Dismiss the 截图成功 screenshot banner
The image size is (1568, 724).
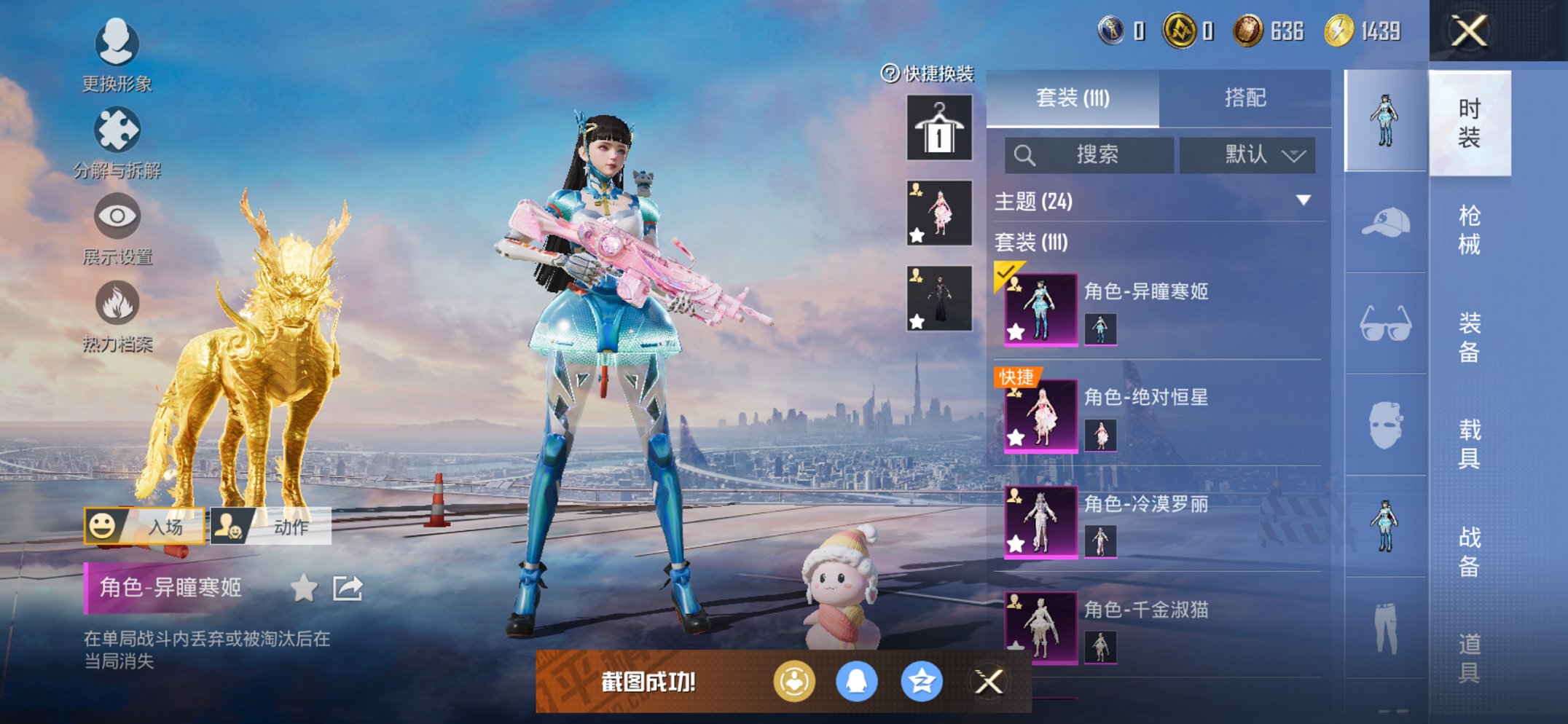pyautogui.click(x=989, y=682)
